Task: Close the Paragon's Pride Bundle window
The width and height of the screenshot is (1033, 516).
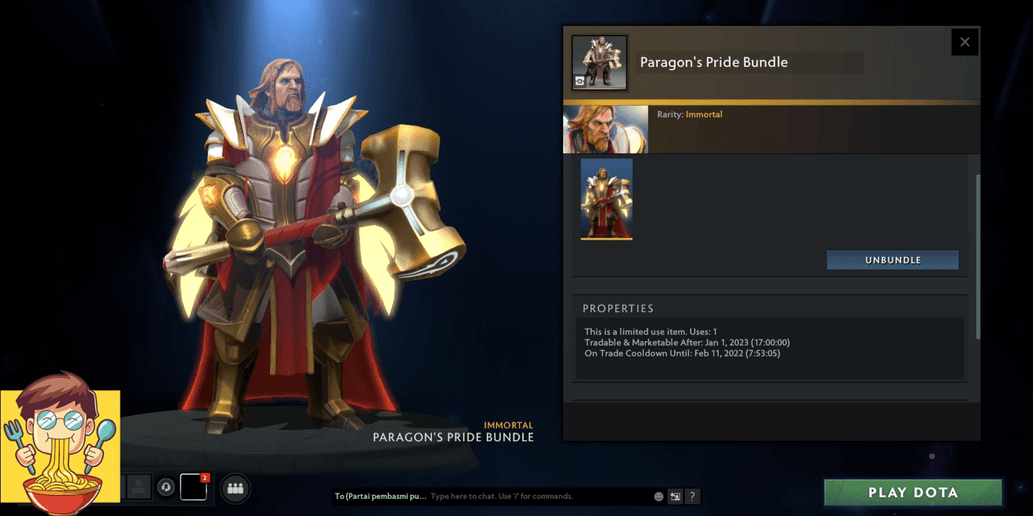Action: [x=964, y=42]
